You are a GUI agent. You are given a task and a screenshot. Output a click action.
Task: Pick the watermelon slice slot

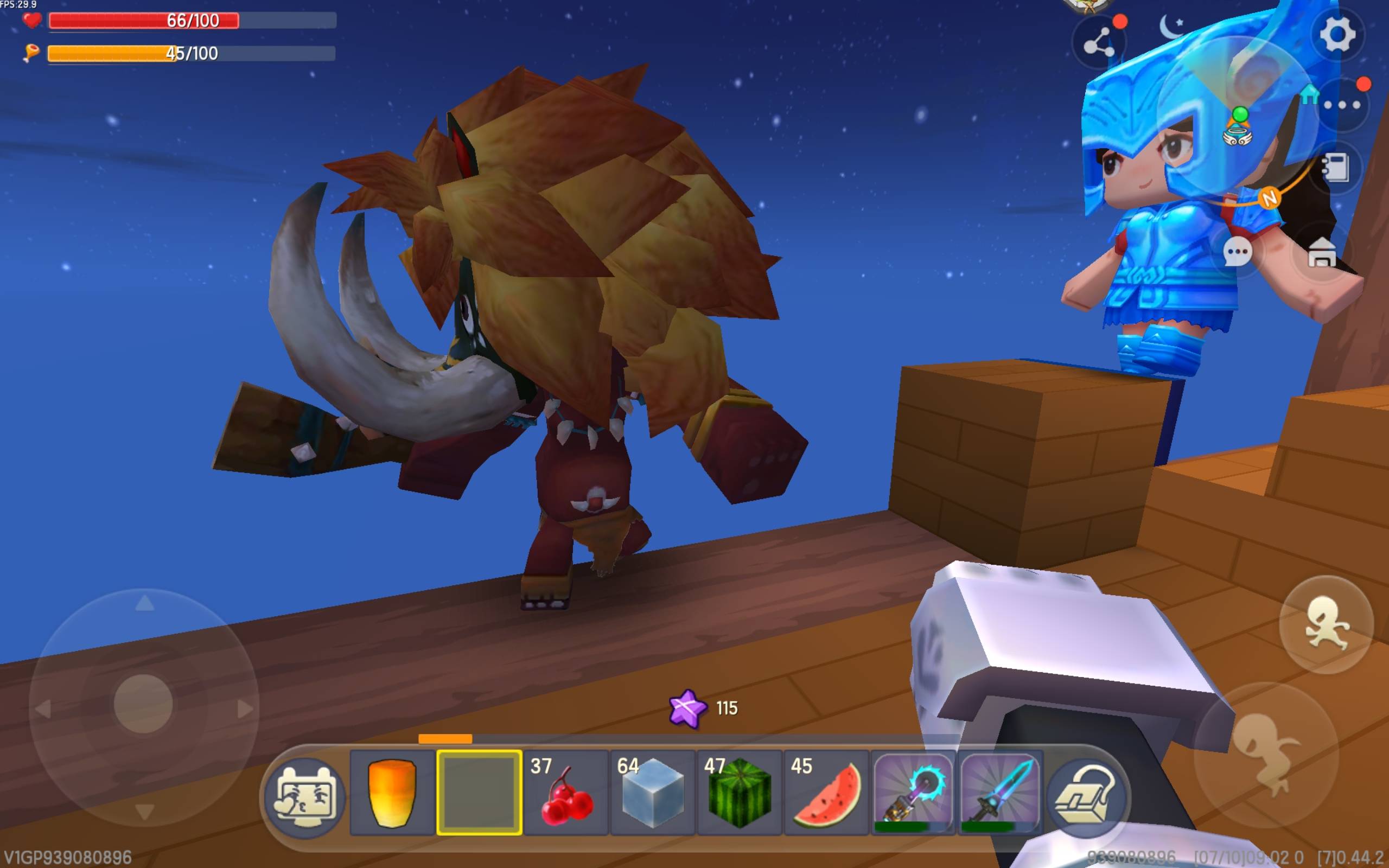826,793
